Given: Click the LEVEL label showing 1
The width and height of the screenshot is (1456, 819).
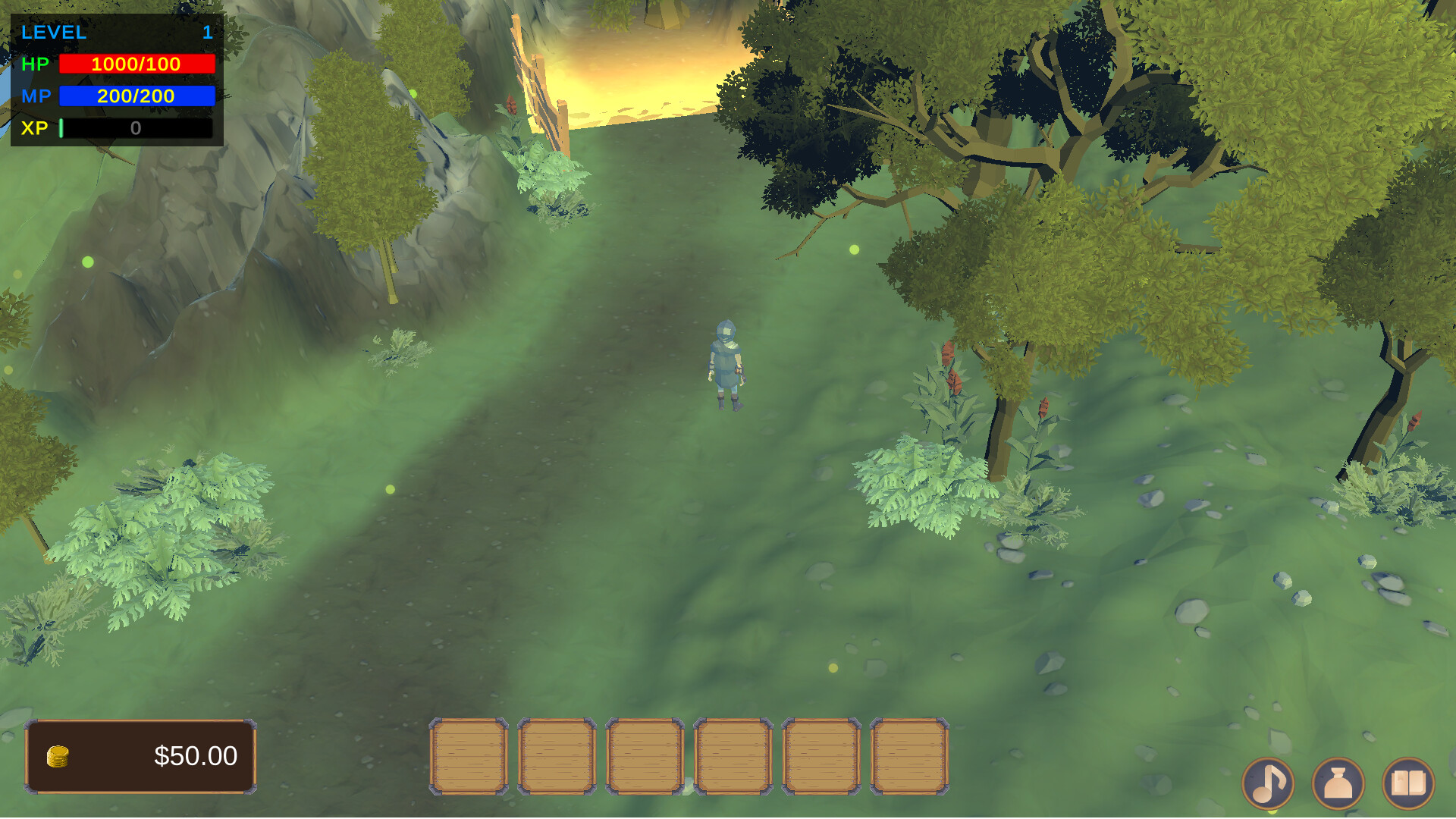Looking at the screenshot, I should click(53, 32).
